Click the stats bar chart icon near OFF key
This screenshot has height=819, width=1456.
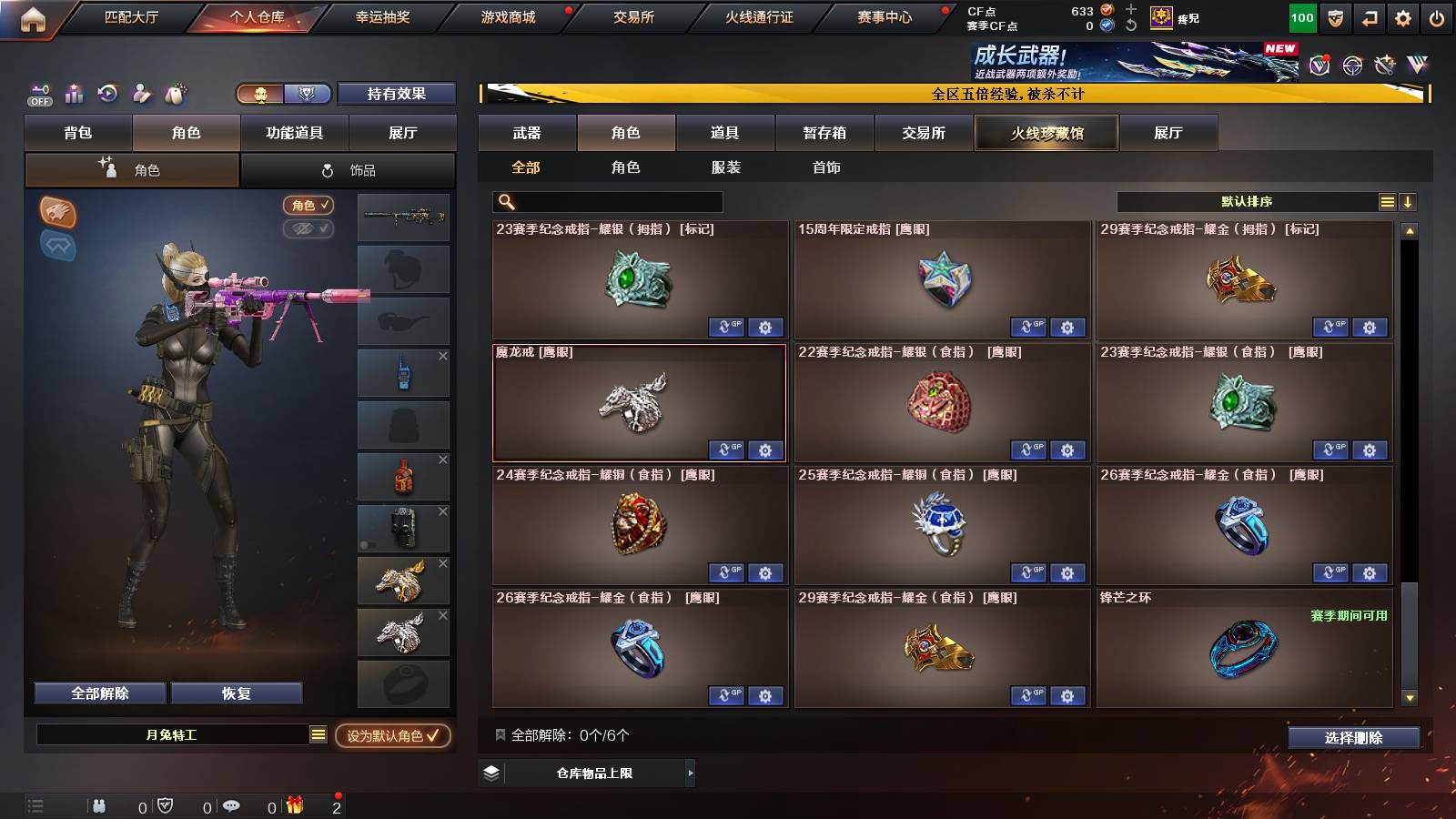coord(73,94)
